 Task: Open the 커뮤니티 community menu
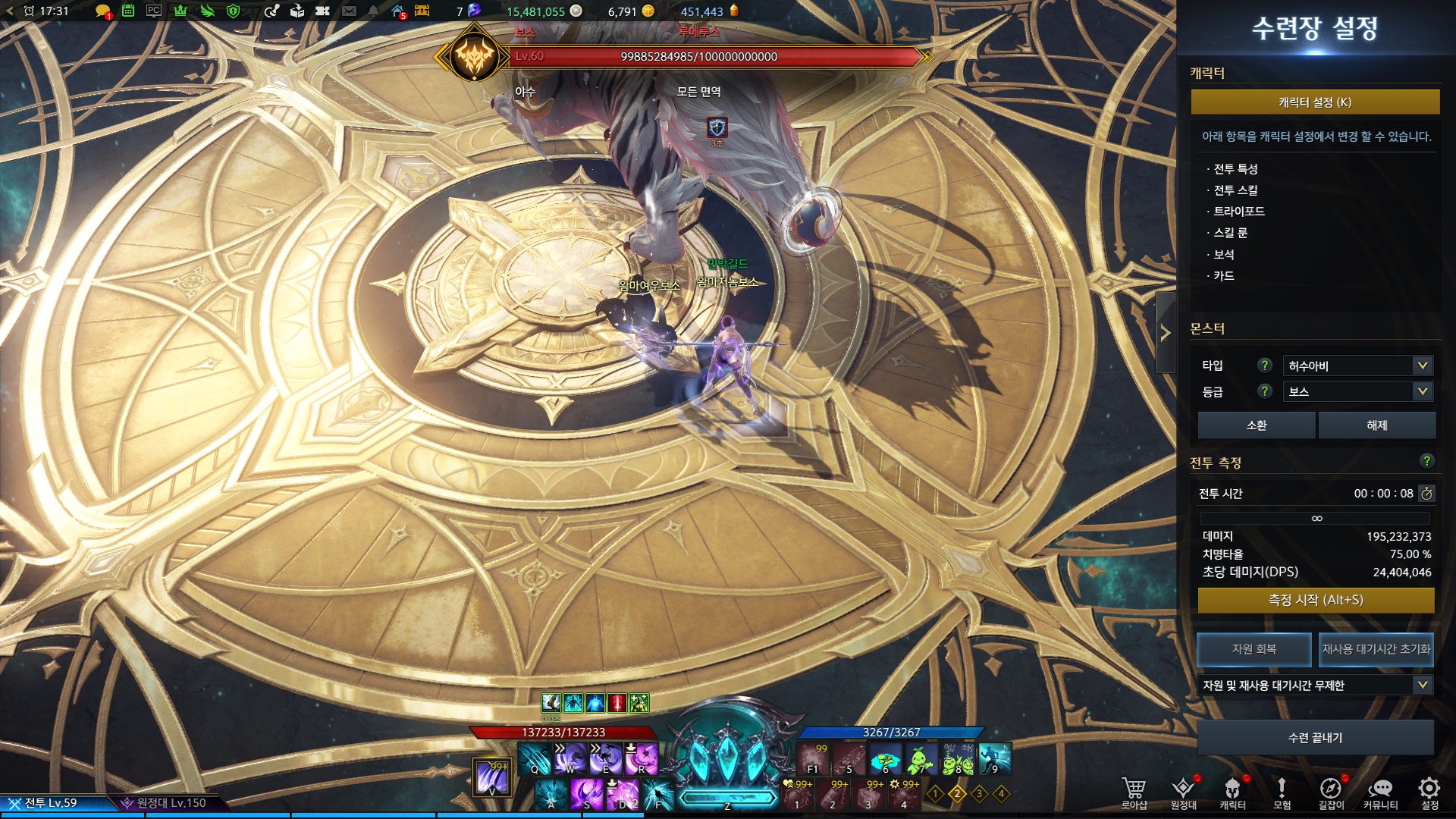1380,792
